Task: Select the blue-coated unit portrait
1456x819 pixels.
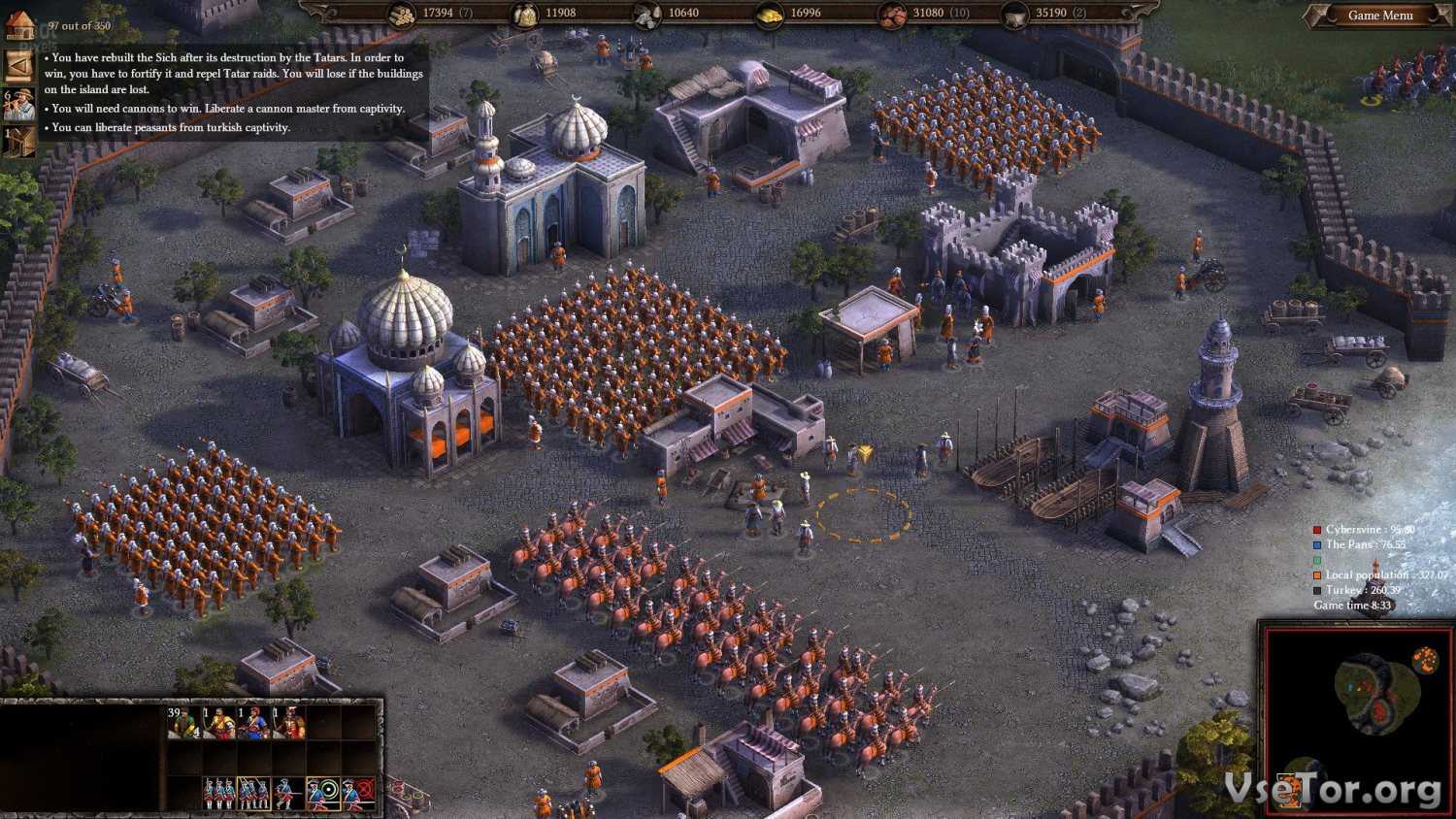Action: (254, 723)
